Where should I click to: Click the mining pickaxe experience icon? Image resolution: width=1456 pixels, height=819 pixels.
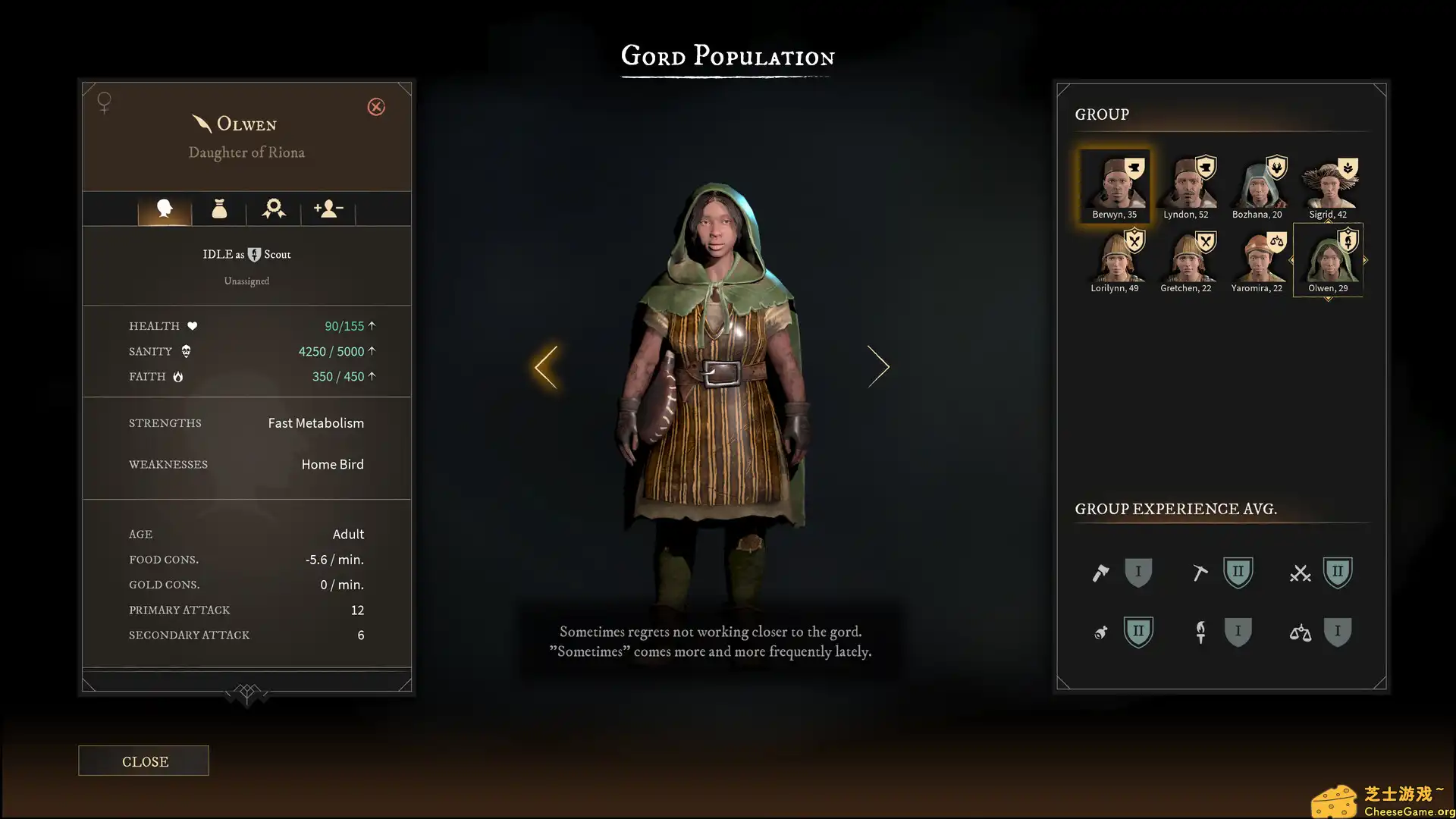coord(1200,573)
